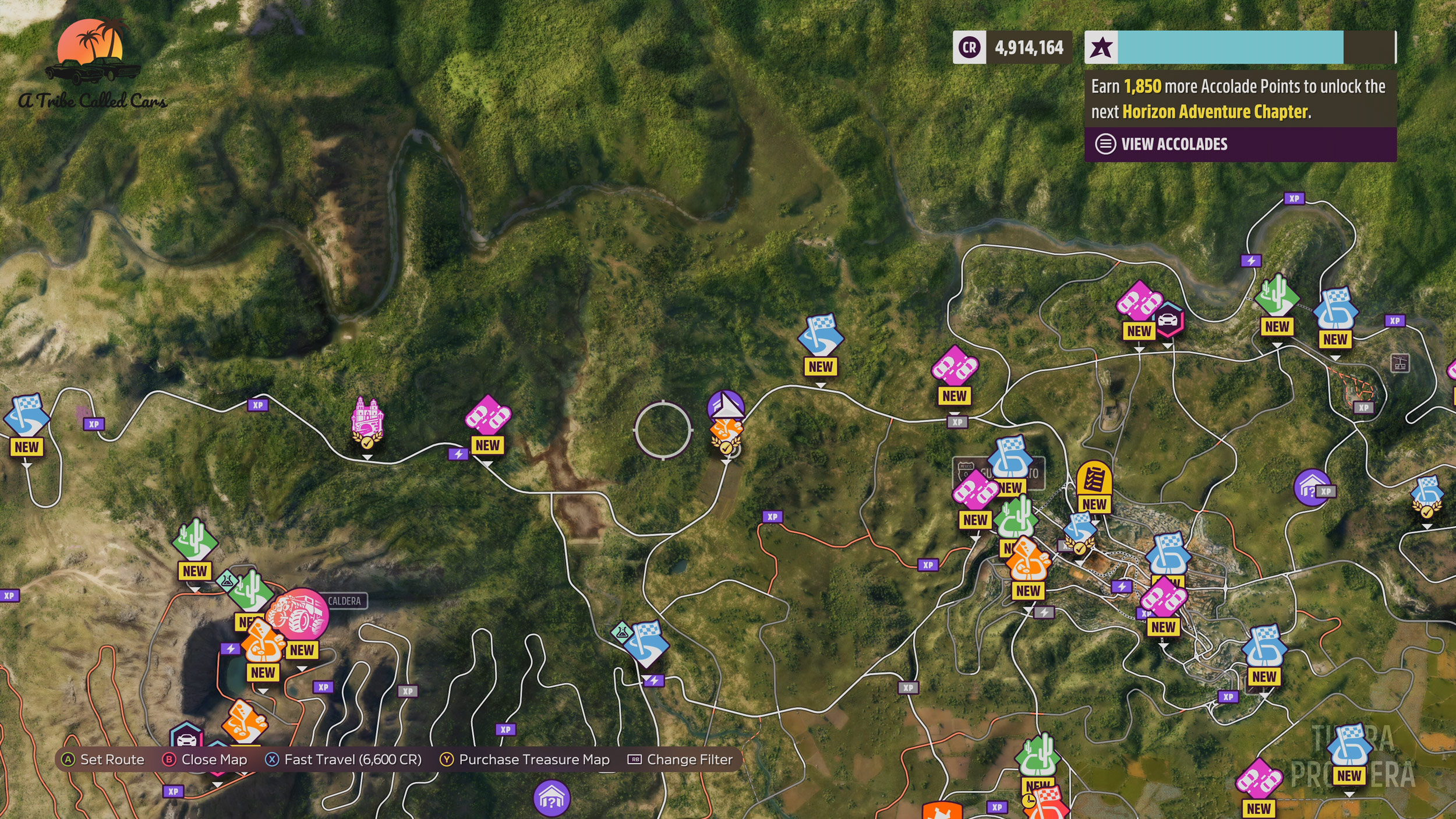Select the grey cable car landmark icon
Image resolution: width=1456 pixels, height=819 pixels.
[1400, 363]
